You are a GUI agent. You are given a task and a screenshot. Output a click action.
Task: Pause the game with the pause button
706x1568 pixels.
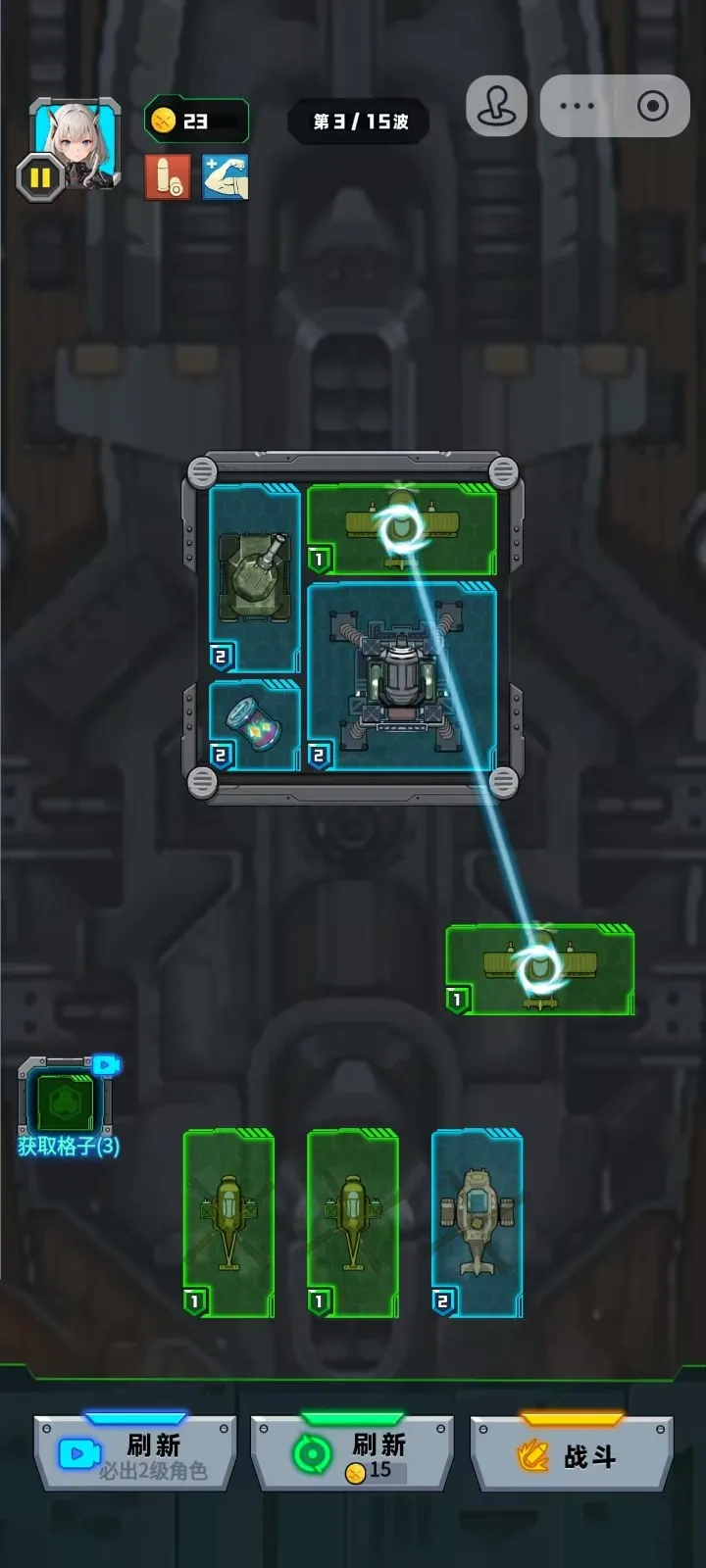point(40,178)
